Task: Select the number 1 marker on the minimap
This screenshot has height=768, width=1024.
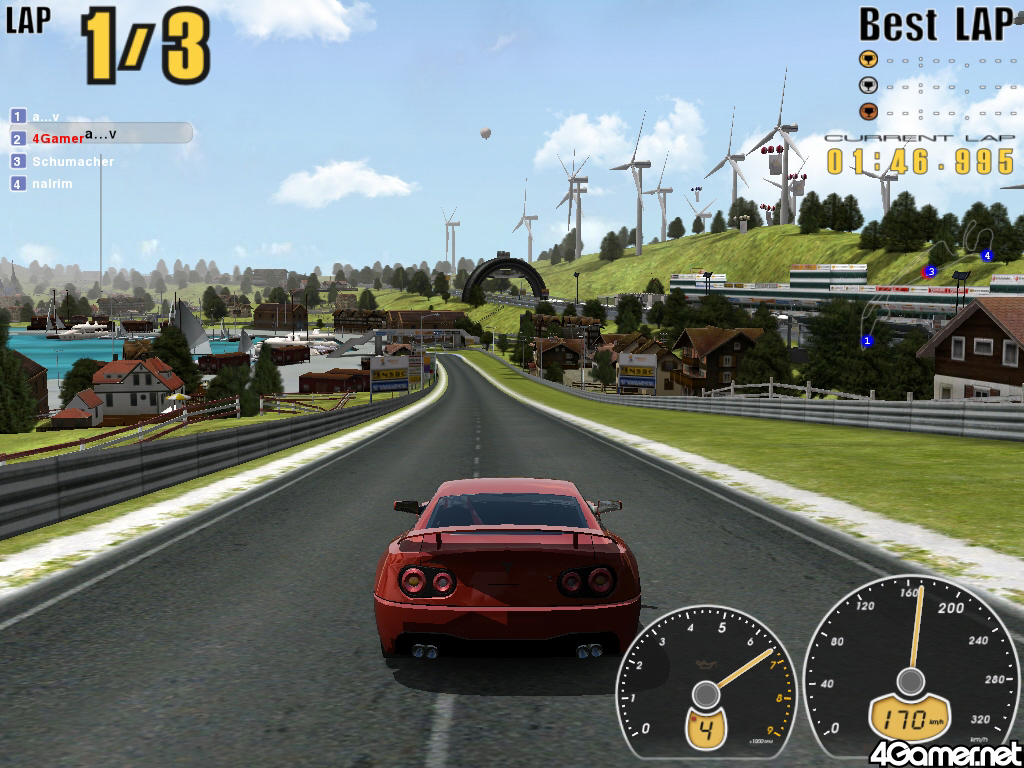Action: (867, 341)
